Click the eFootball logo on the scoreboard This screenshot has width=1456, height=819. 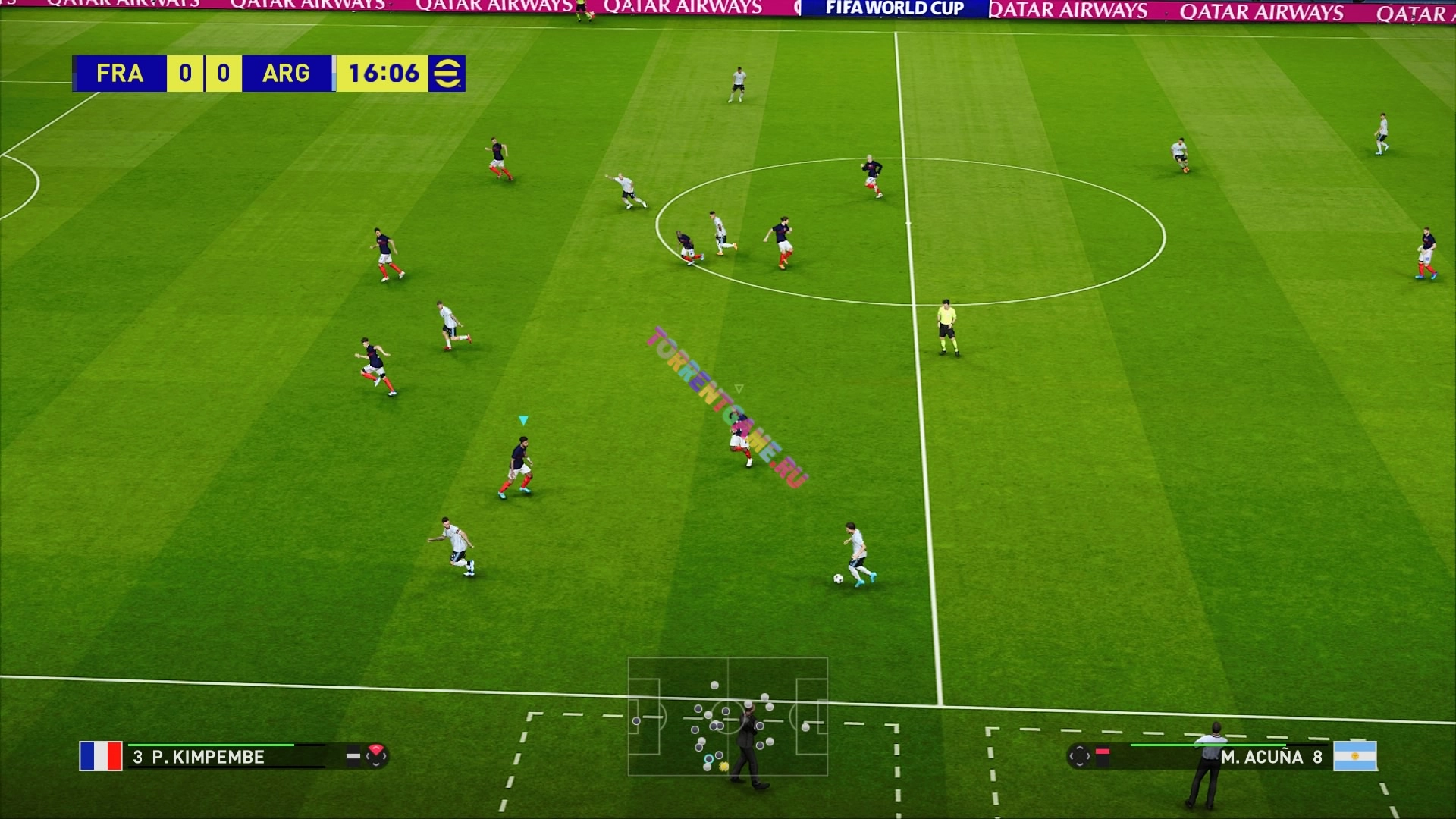tap(447, 74)
